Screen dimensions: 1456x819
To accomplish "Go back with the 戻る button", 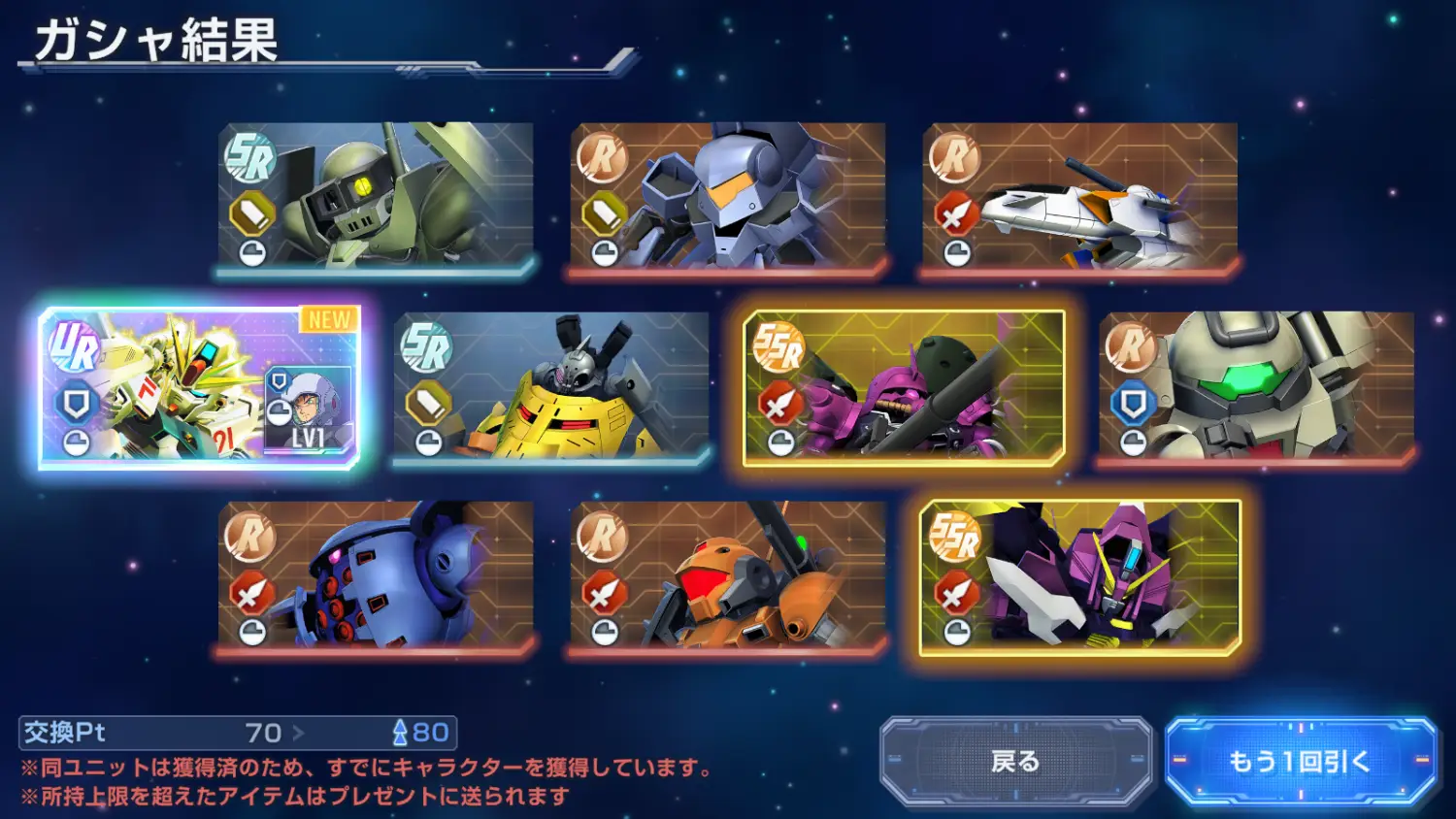I will [x=1015, y=762].
